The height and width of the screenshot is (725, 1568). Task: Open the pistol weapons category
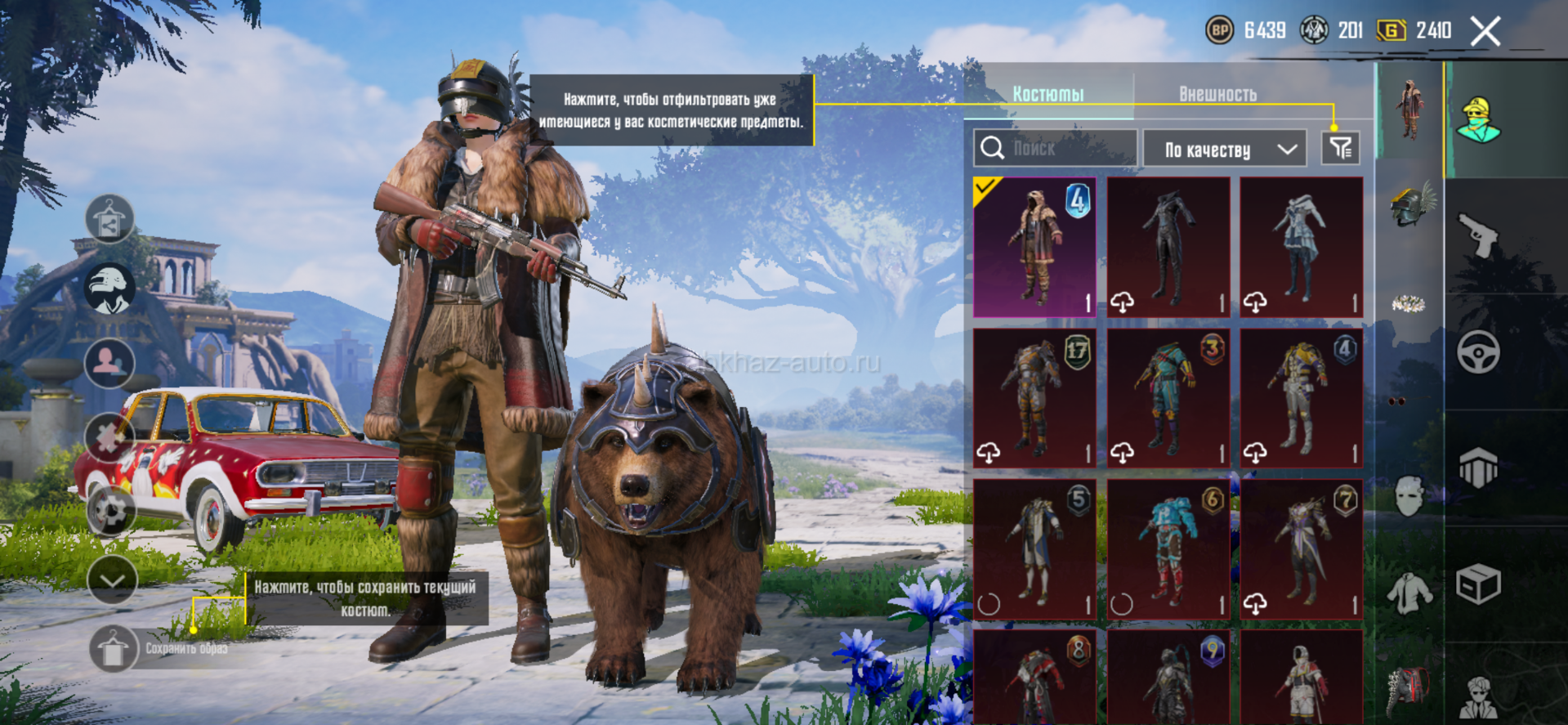point(1478,235)
